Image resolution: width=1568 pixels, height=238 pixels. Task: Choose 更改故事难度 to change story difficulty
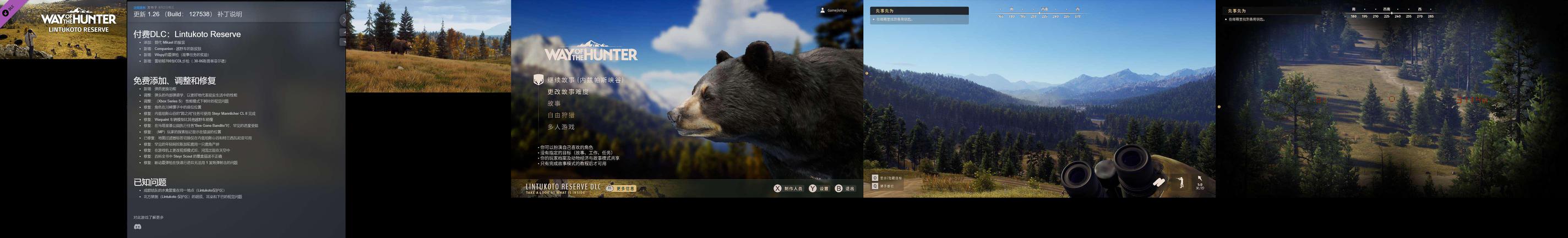[x=567, y=92]
